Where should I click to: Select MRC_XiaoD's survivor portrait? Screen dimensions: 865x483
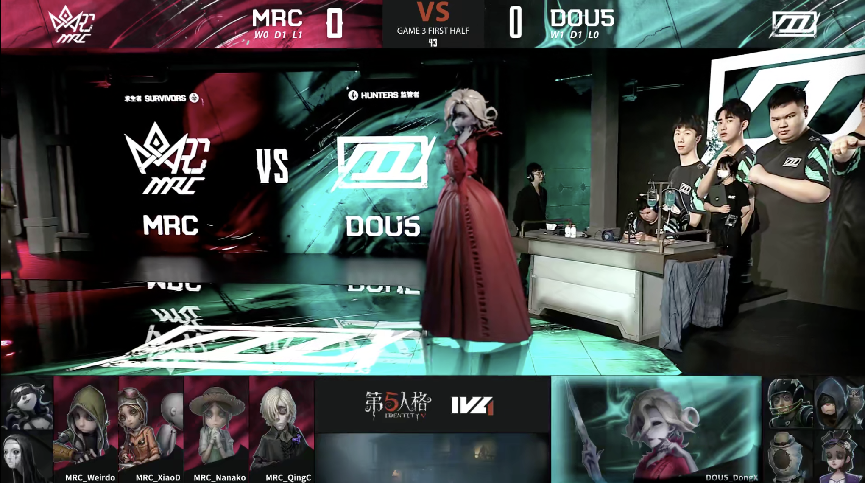click(x=151, y=423)
